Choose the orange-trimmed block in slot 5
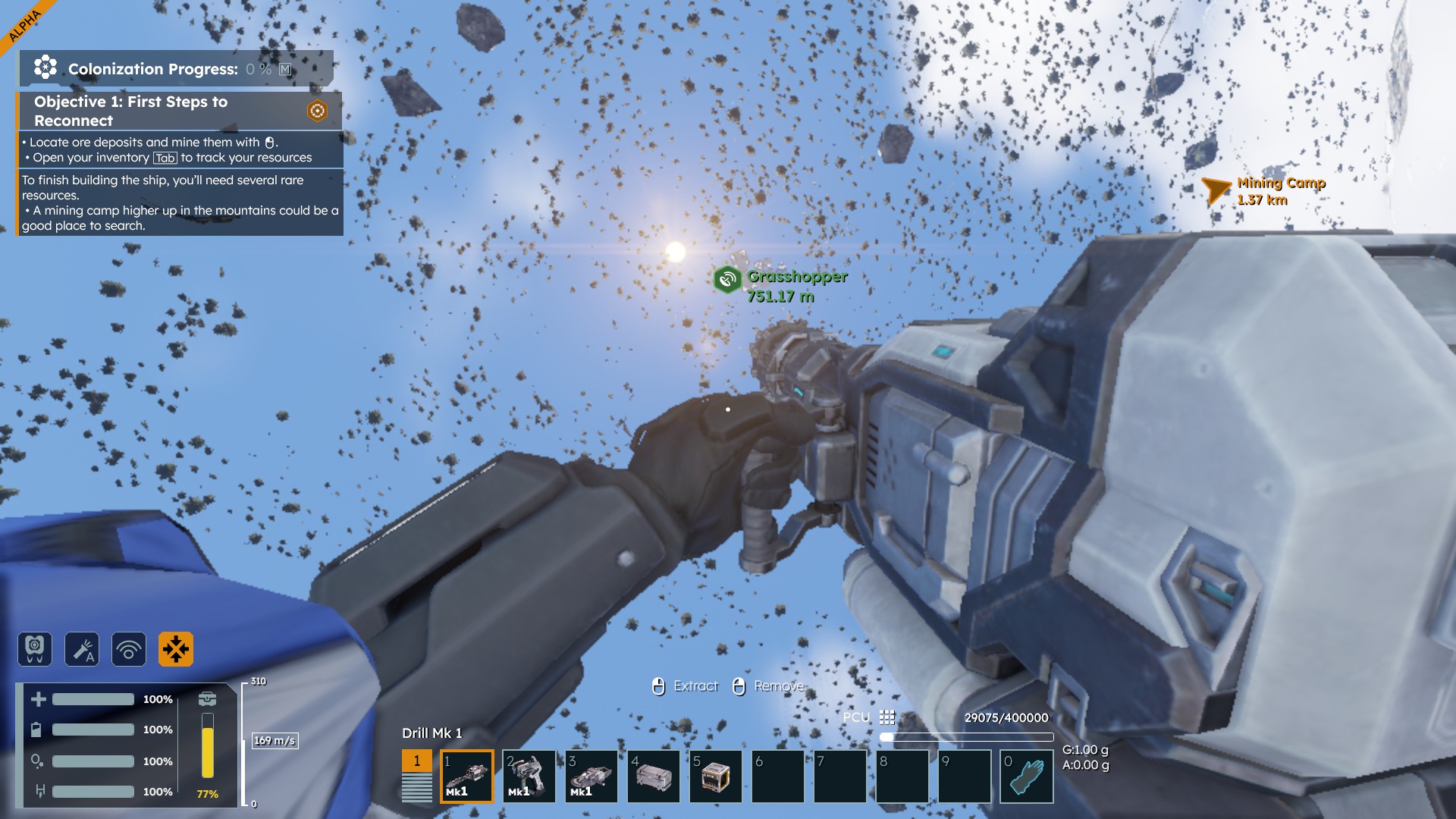This screenshot has width=1456, height=819. point(715,776)
